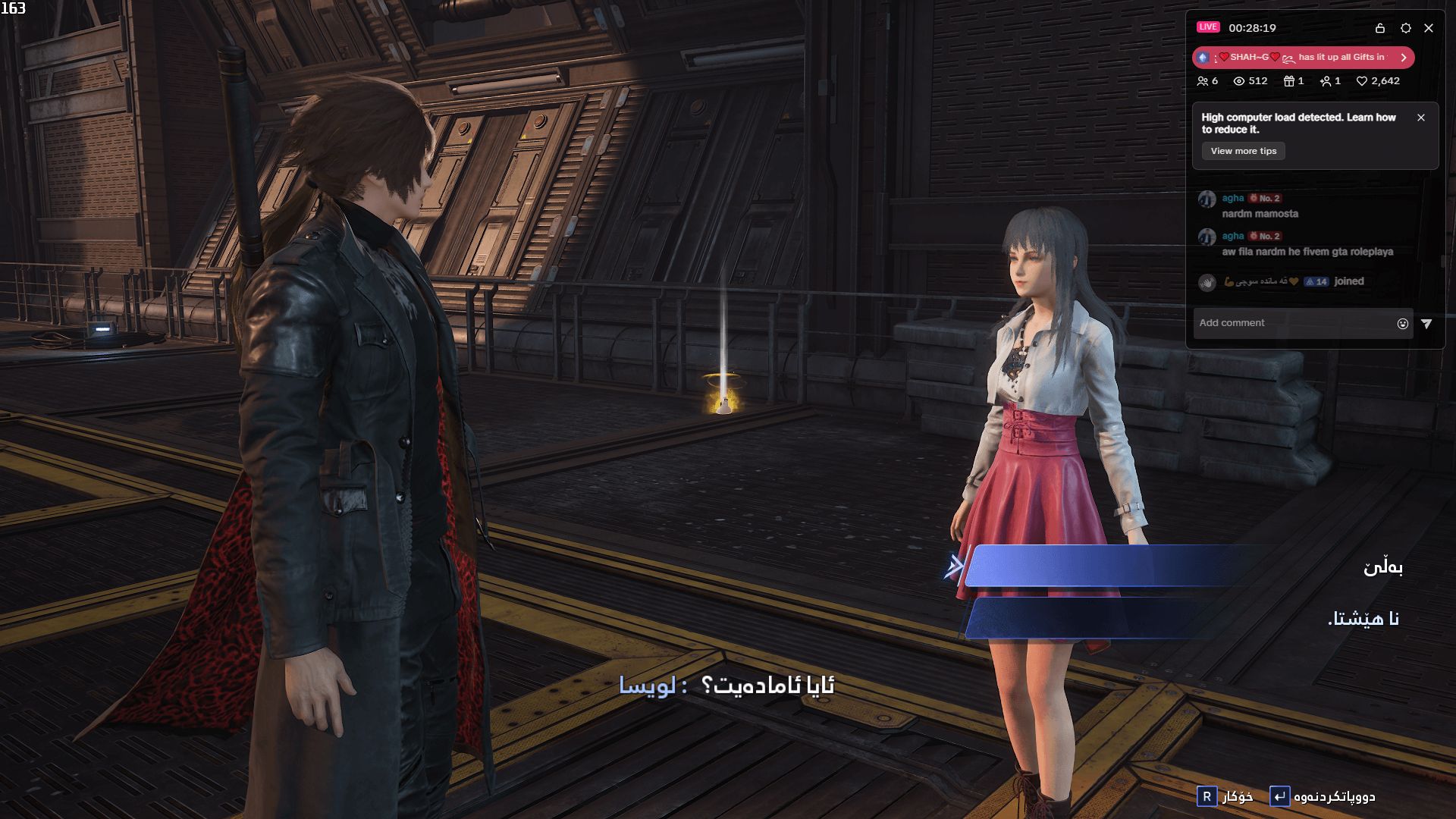The height and width of the screenshot is (819, 1456).
Task: Click the View more tips button
Action: point(1242,151)
